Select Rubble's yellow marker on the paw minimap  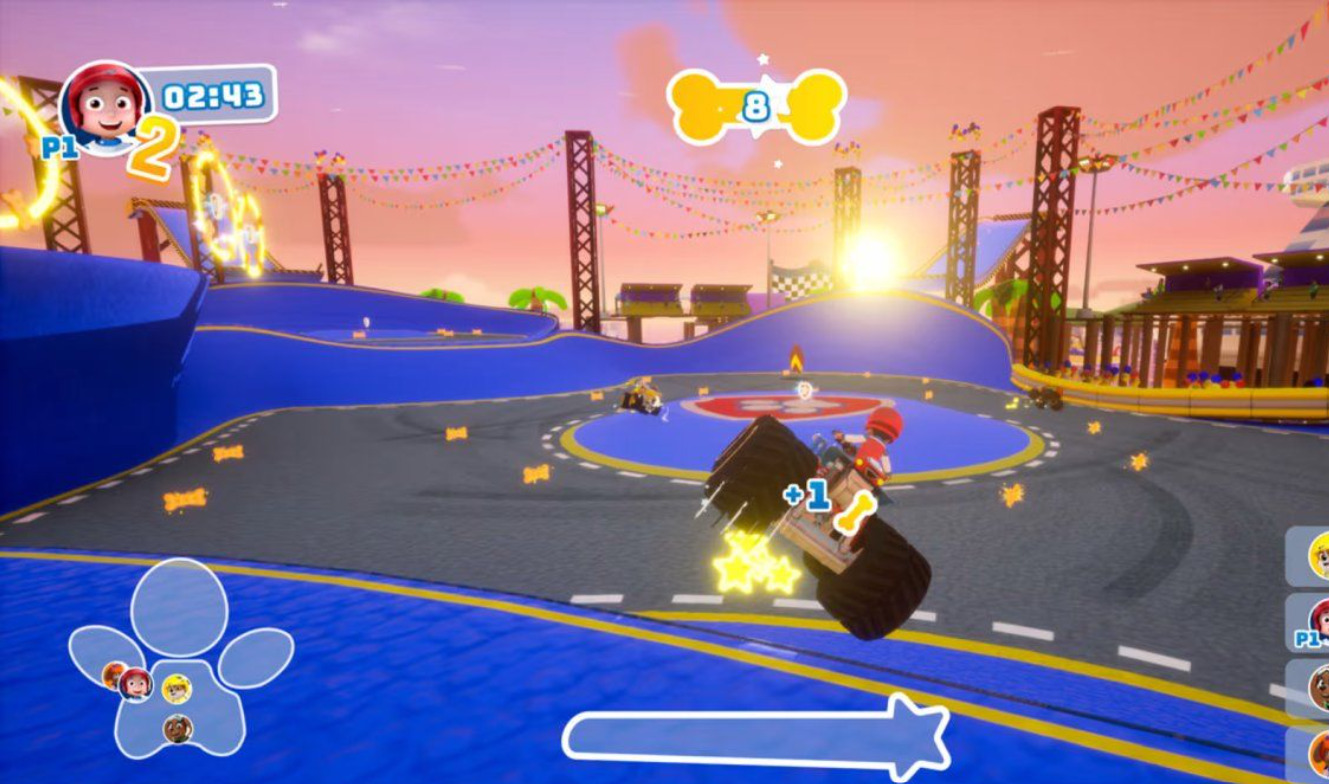pyautogui.click(x=176, y=688)
